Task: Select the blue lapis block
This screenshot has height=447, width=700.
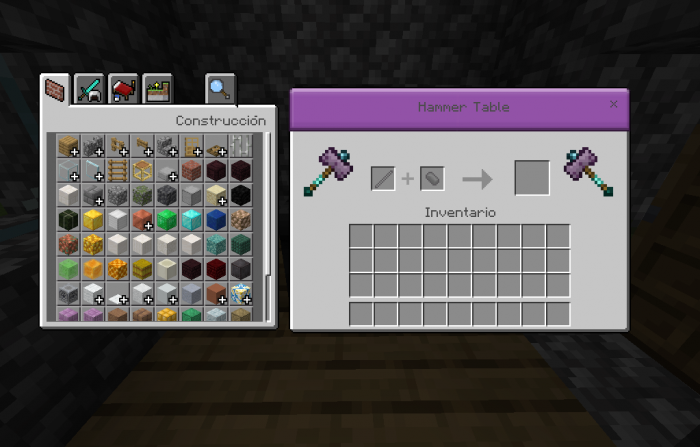Action: 215,220
